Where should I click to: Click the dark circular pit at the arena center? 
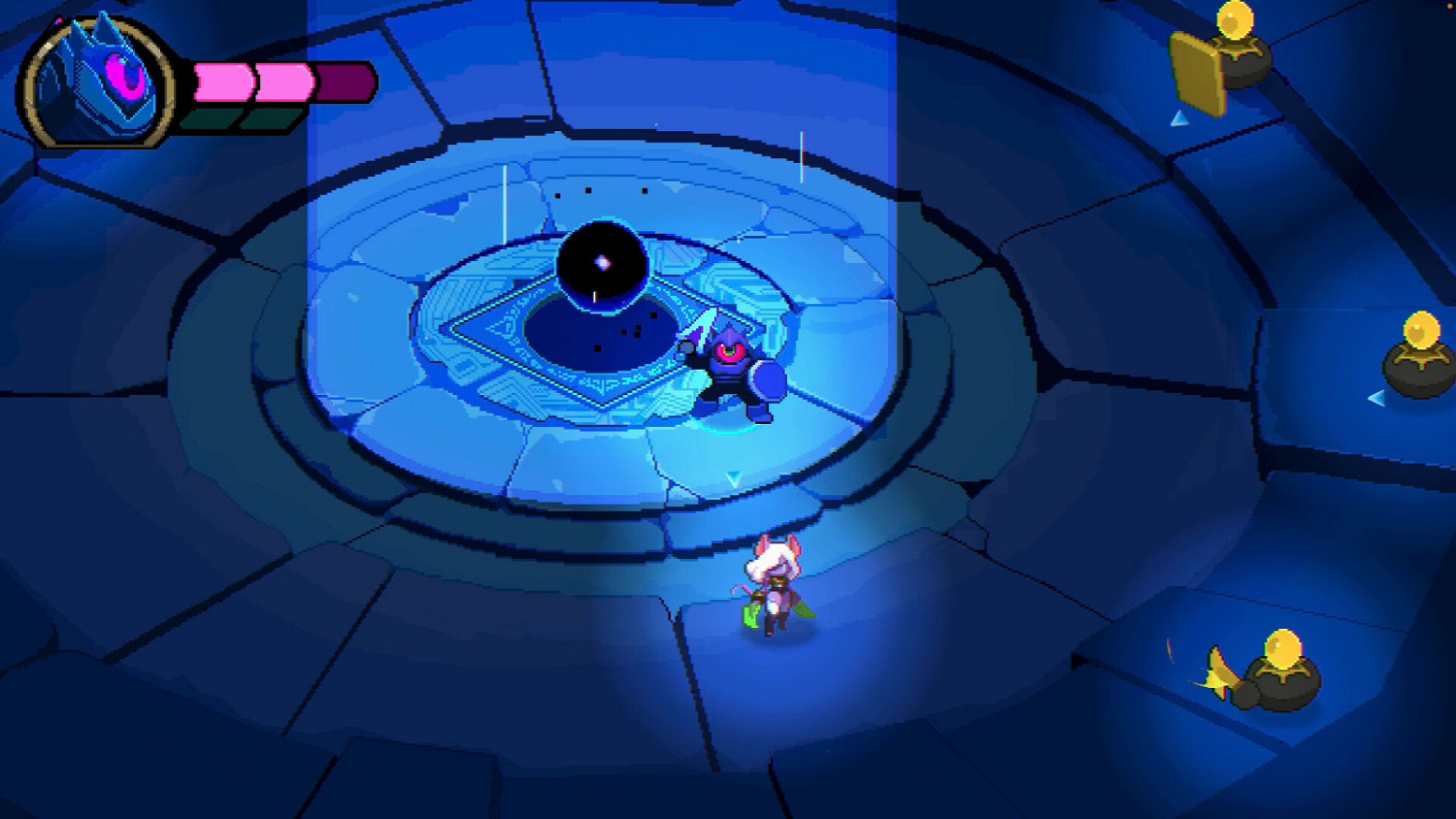pyautogui.click(x=602, y=335)
